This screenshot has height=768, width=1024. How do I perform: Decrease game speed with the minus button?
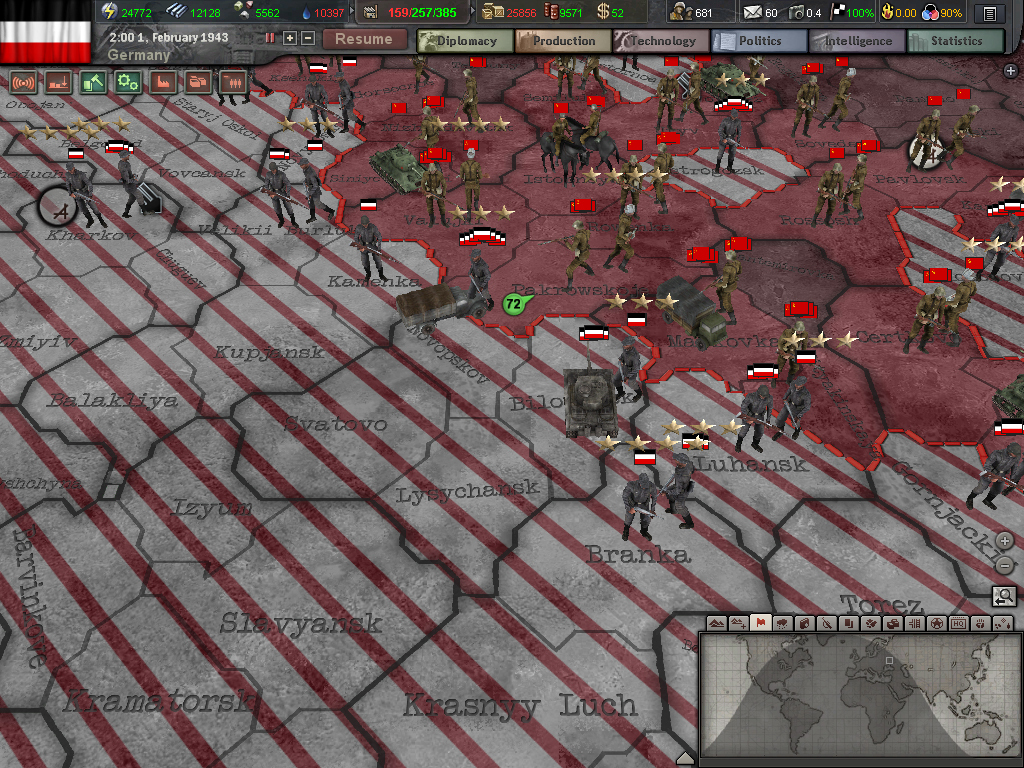(x=308, y=38)
